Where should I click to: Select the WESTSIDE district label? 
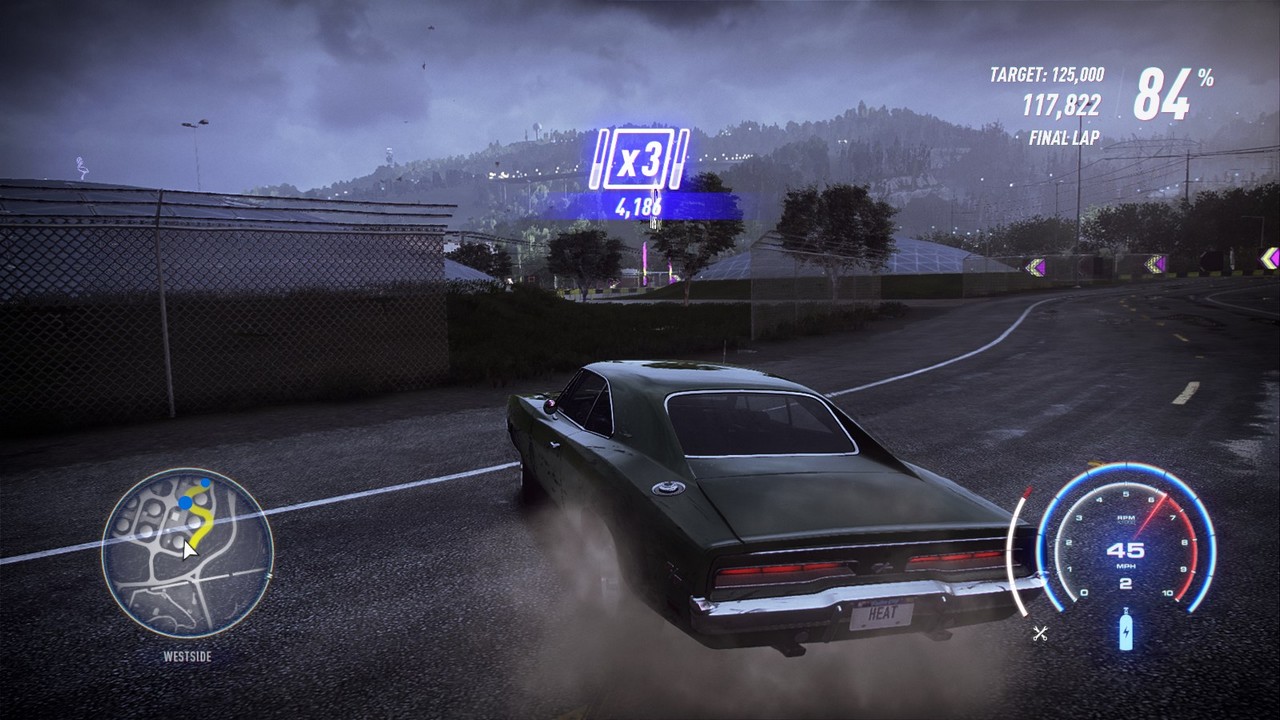[x=185, y=657]
